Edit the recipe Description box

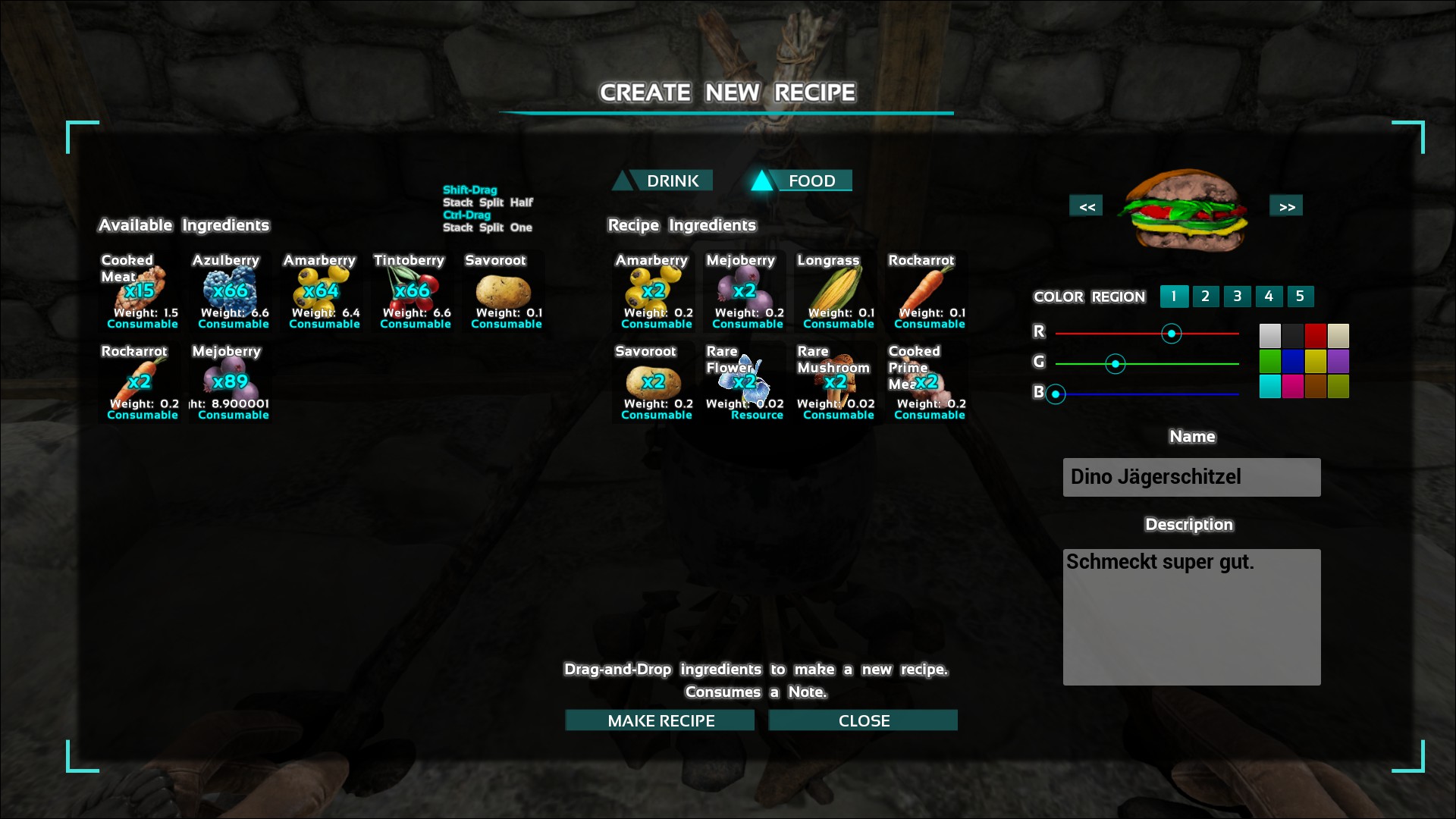pos(1191,617)
